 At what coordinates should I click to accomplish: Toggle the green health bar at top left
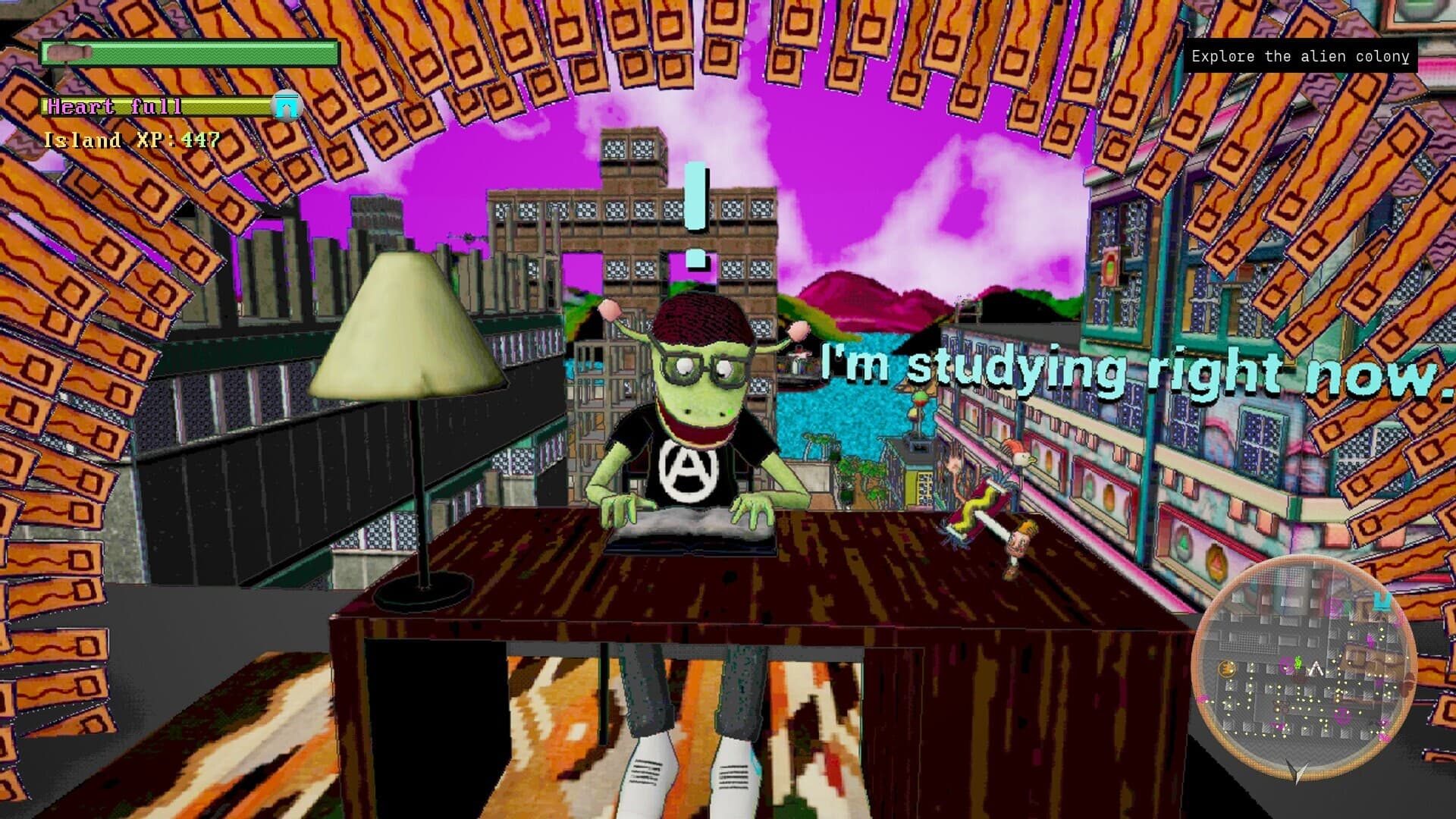(x=190, y=53)
